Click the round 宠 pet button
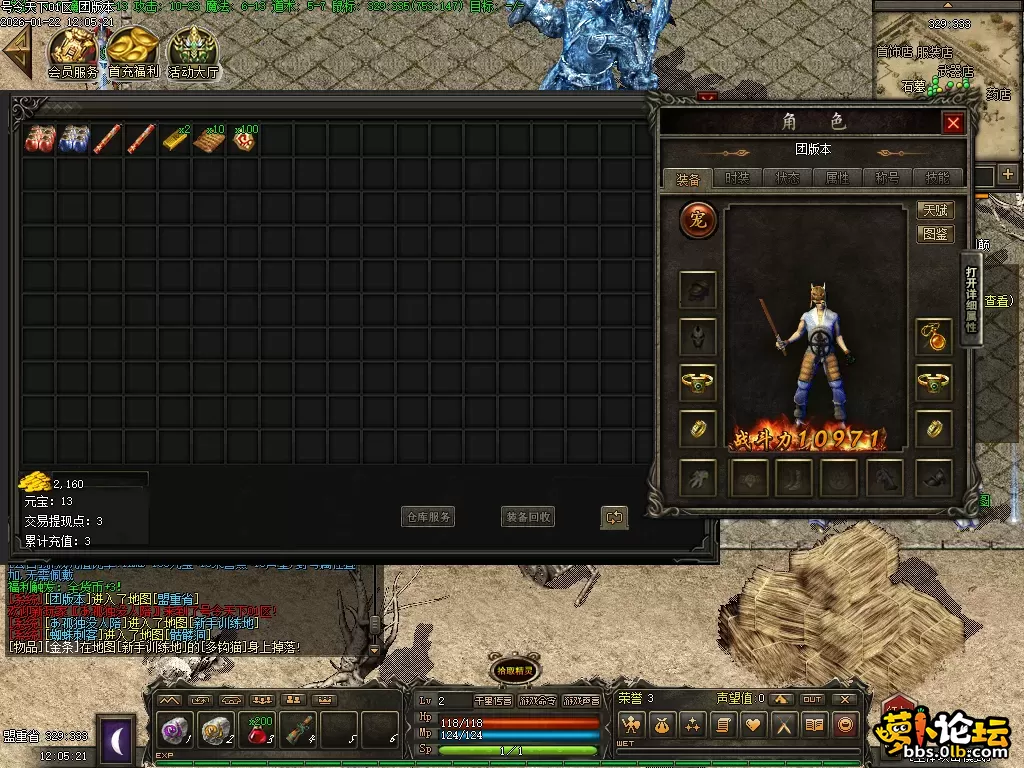The image size is (1024, 768). pos(698,220)
